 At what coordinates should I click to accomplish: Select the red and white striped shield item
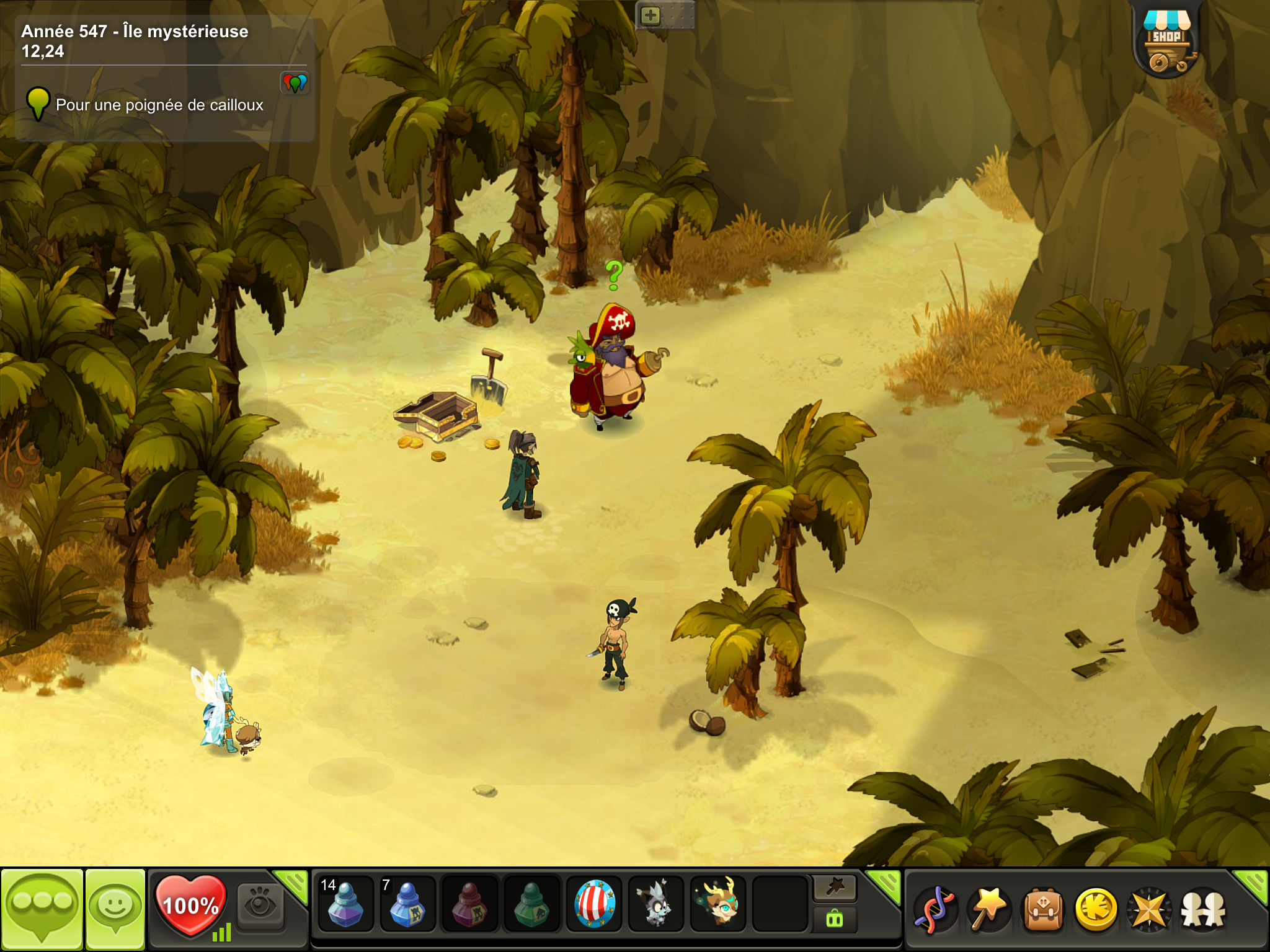[x=594, y=905]
